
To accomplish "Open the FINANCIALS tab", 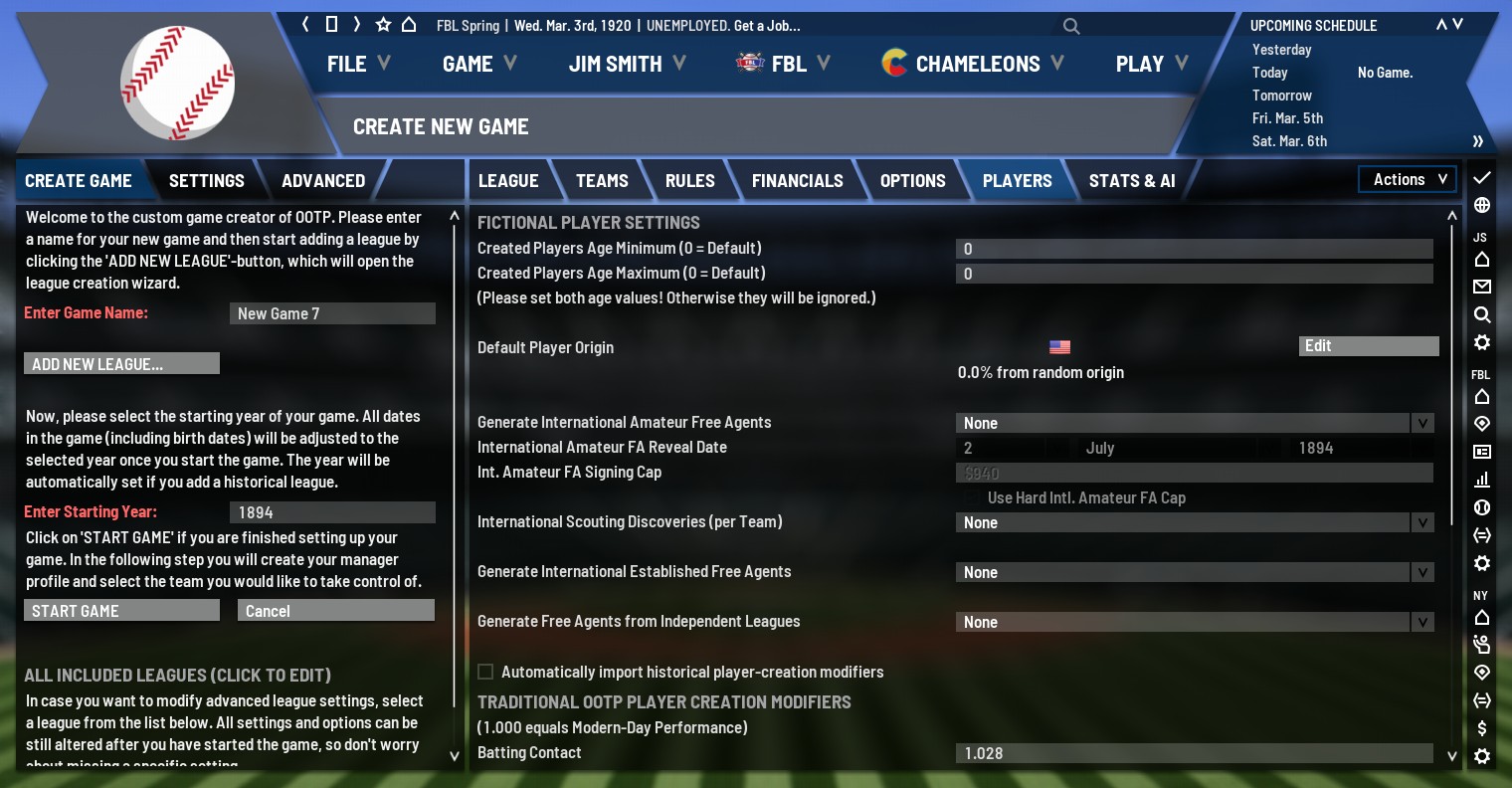I will click(797, 181).
